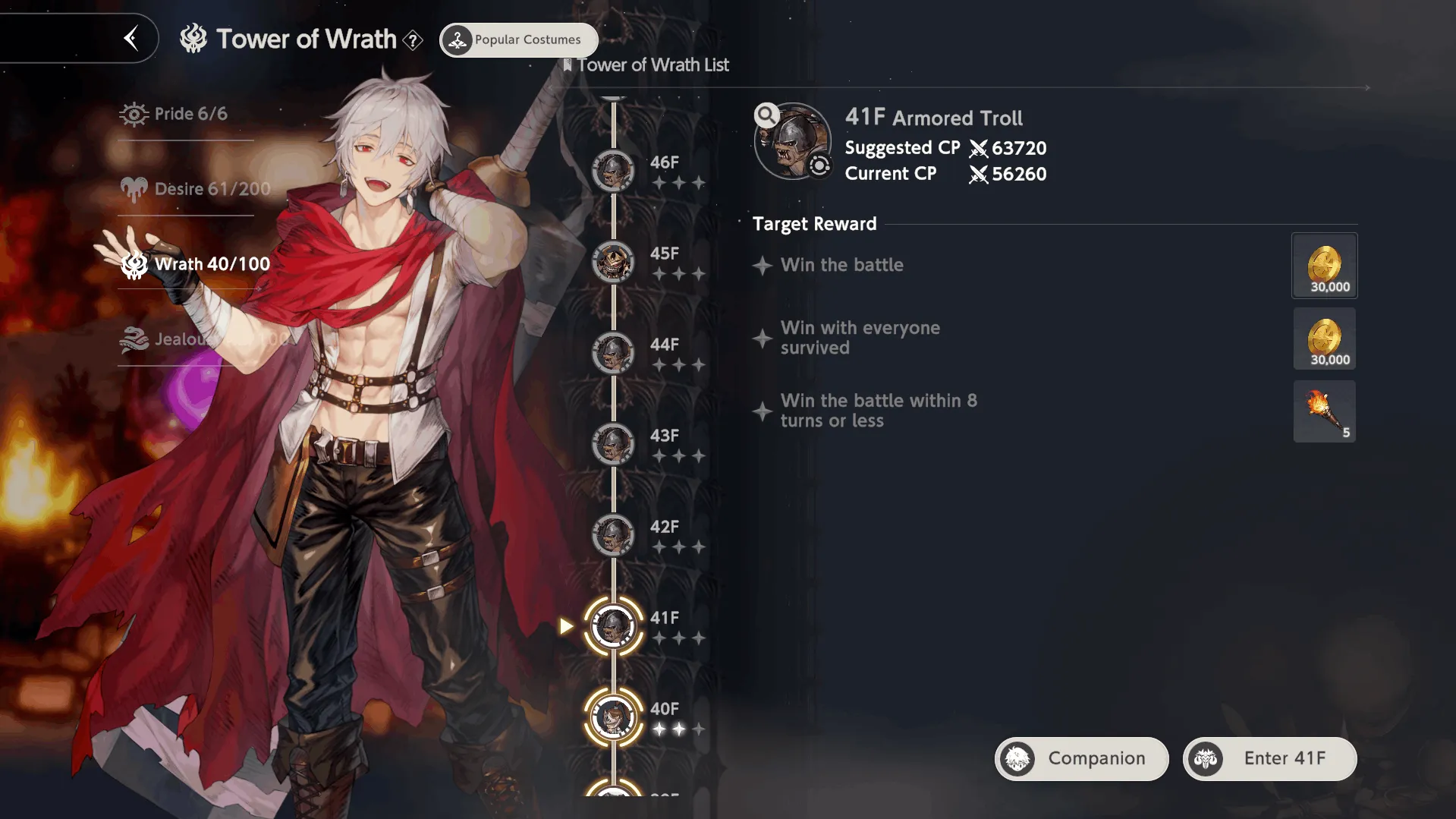Open Popular Costumes
The image size is (1456, 819).
(x=518, y=39)
